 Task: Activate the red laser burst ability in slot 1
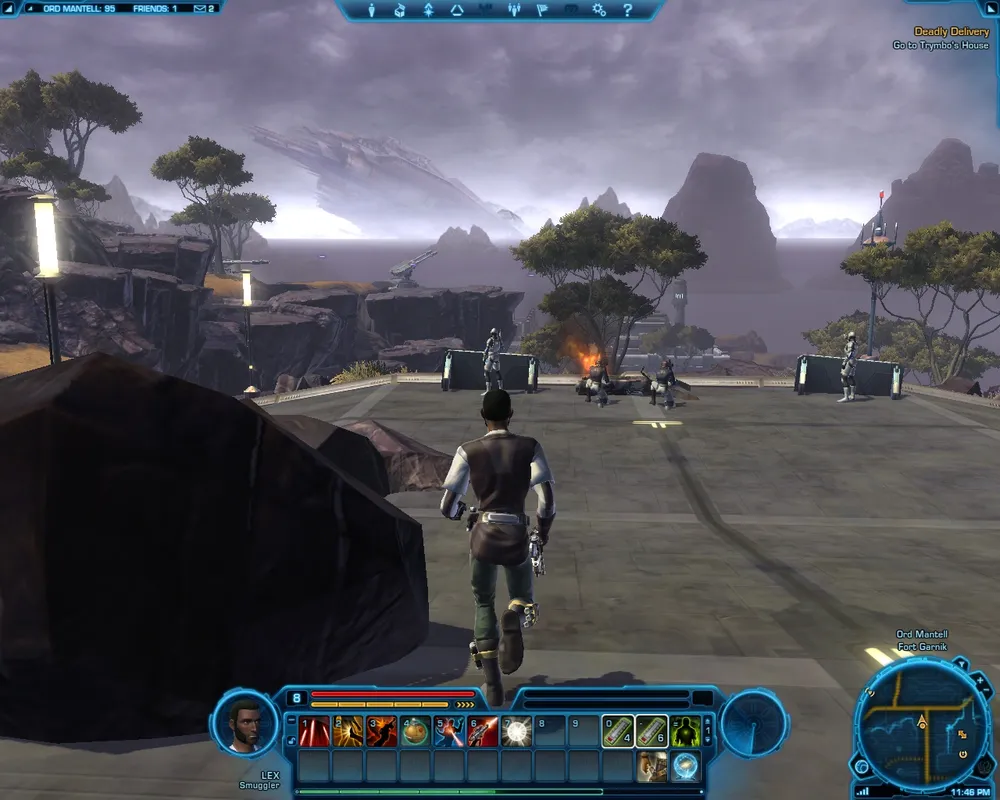click(314, 732)
